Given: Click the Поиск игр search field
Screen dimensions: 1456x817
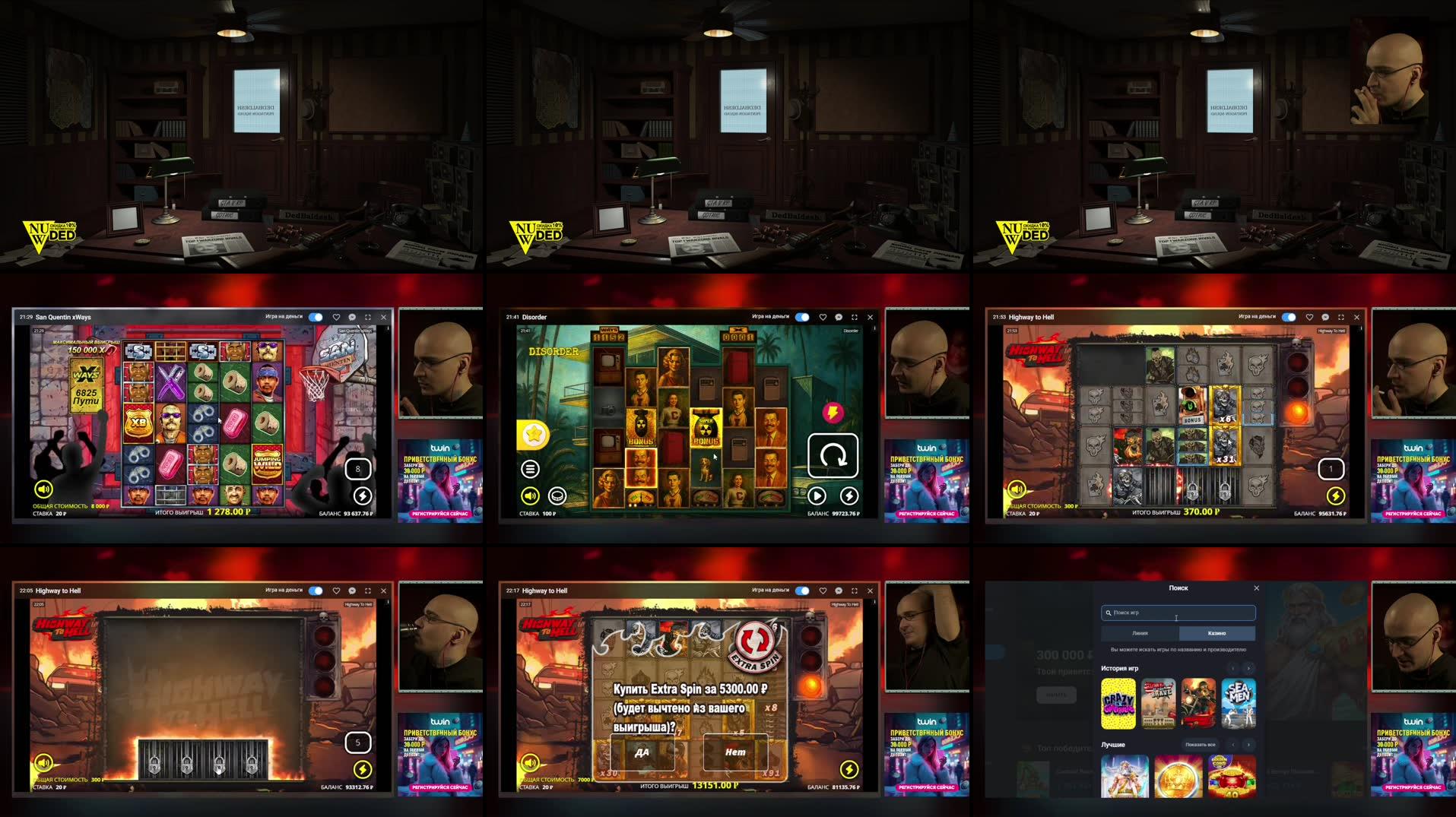Looking at the screenshot, I should coord(1176,613).
